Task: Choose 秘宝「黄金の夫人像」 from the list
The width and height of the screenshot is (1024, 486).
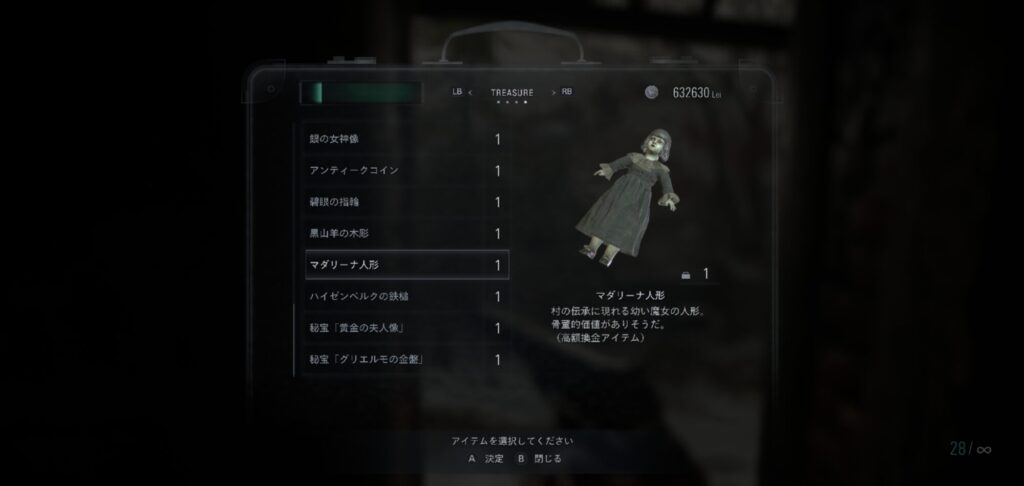Action: 405,328
